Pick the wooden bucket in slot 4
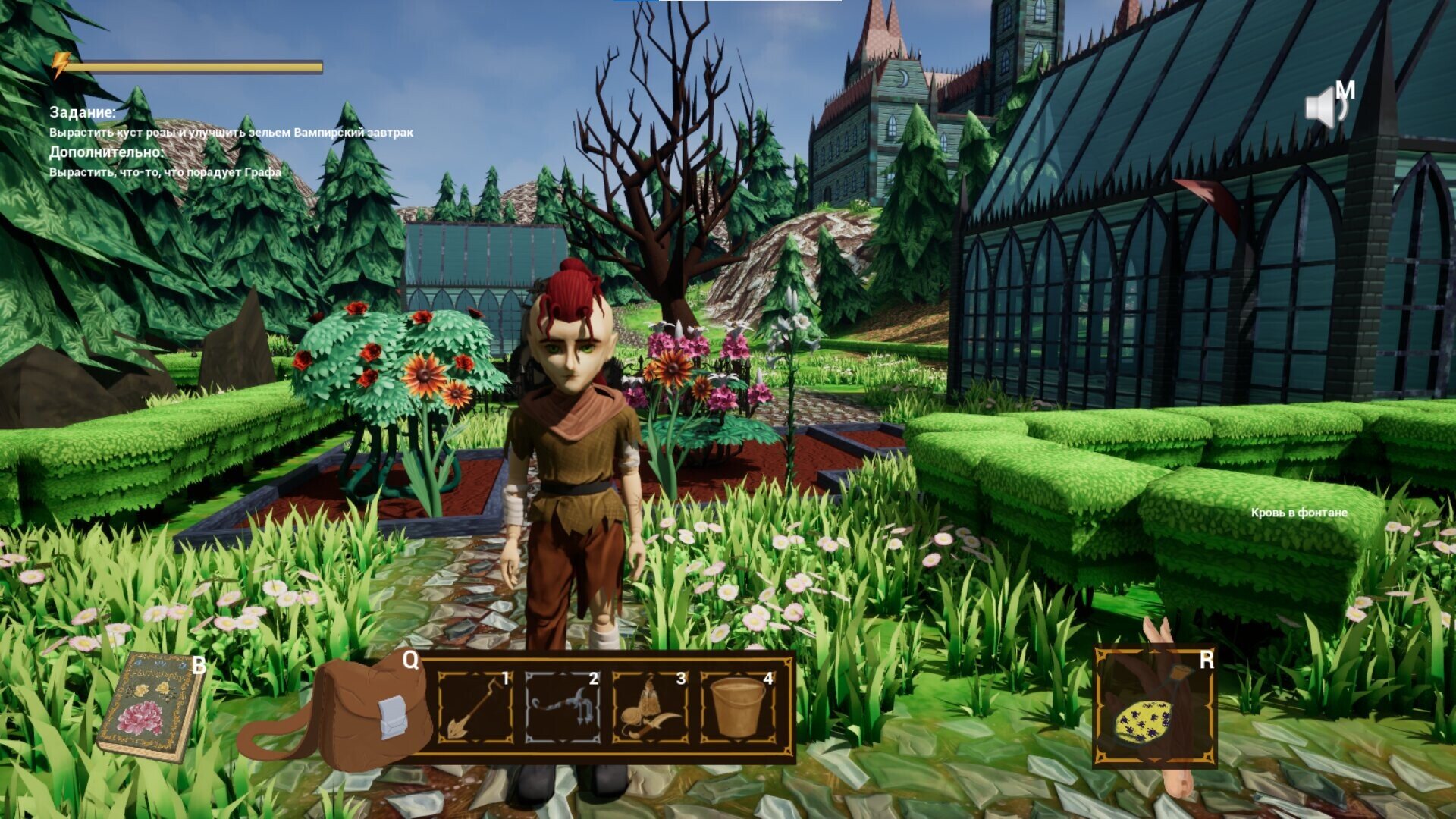Image resolution: width=1456 pixels, height=819 pixels. [737, 708]
